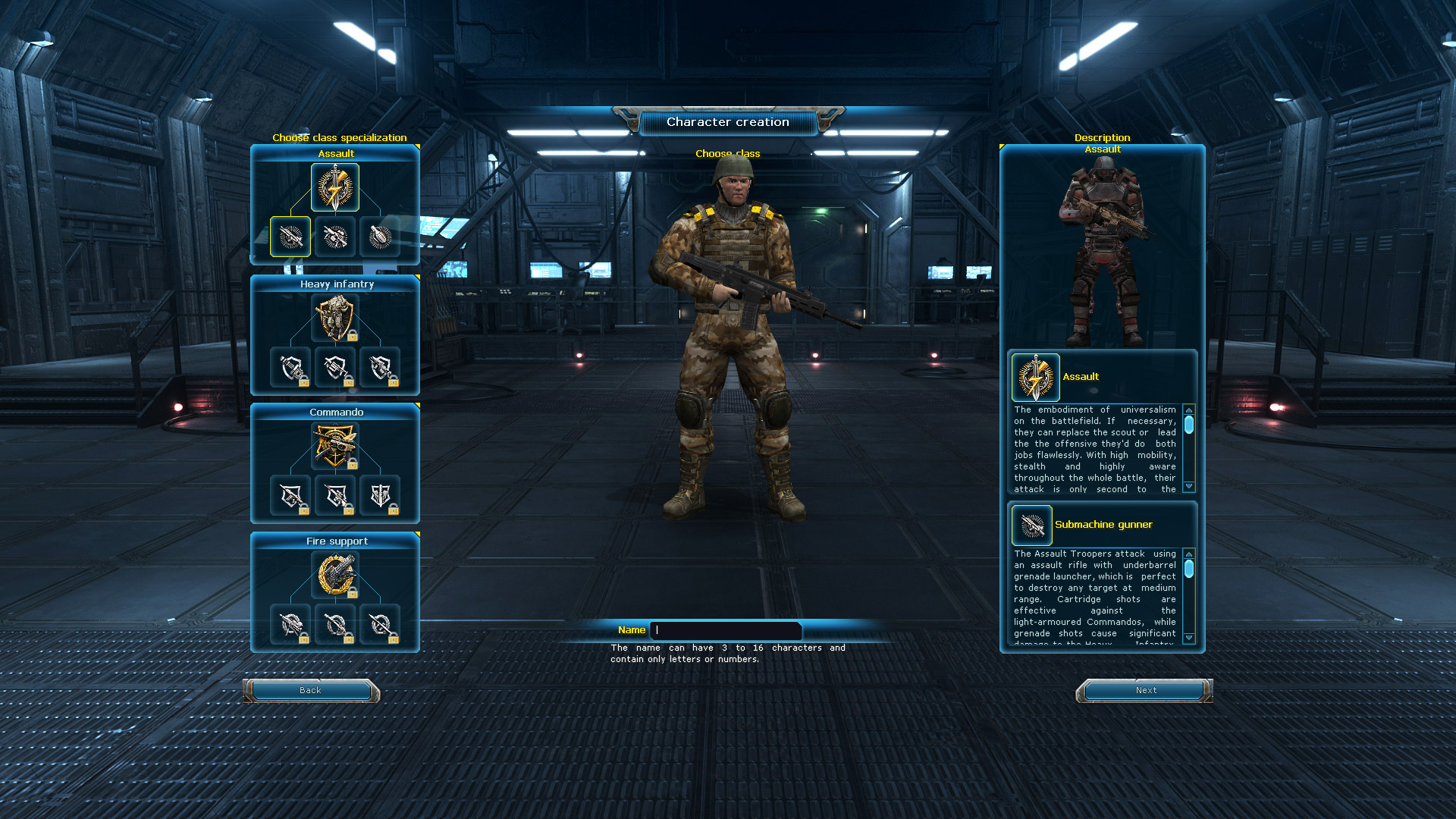This screenshot has height=819, width=1456.
Task: Click inside the Name input field
Action: [x=726, y=630]
